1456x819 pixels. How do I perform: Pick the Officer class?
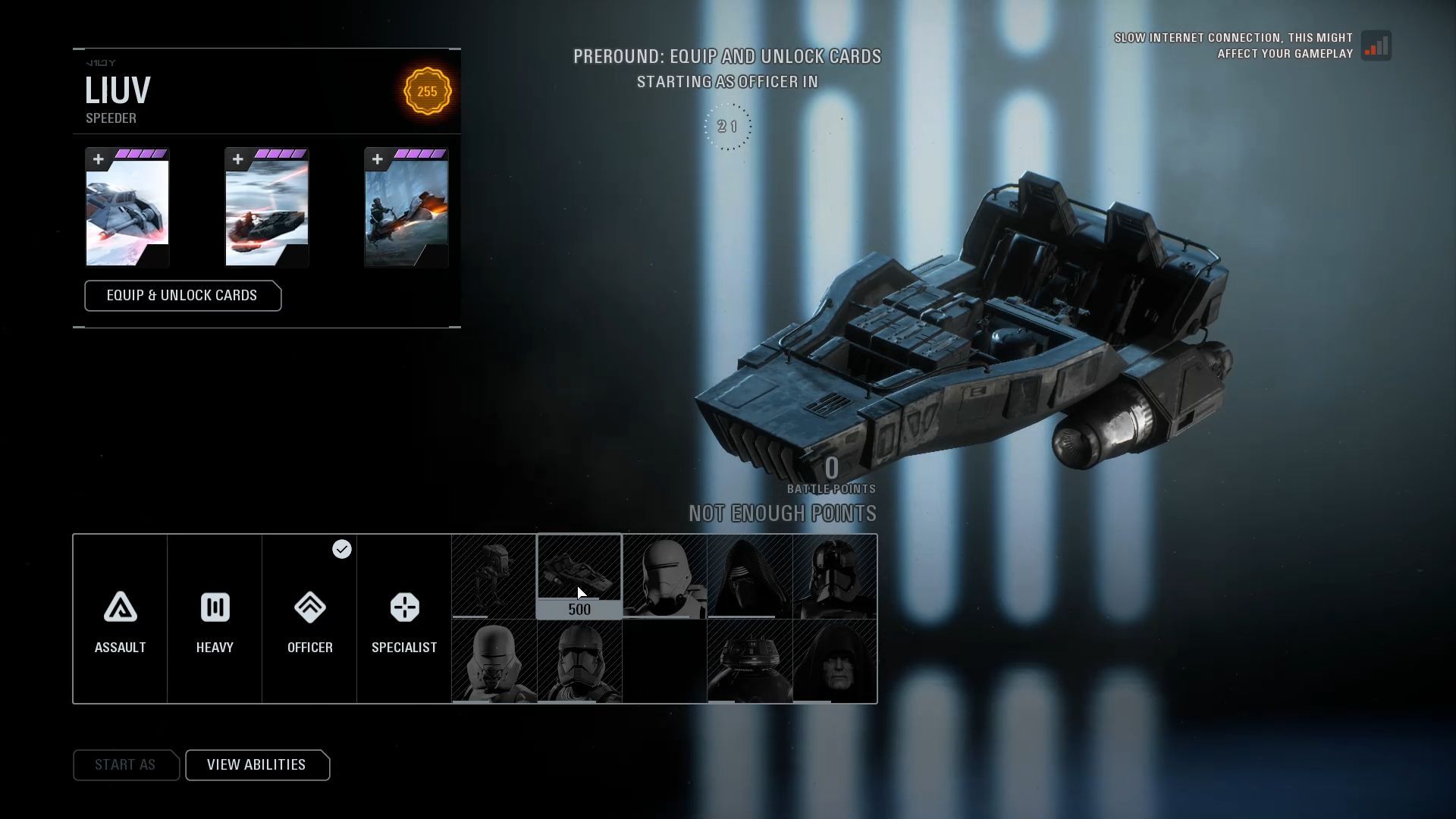tap(309, 619)
